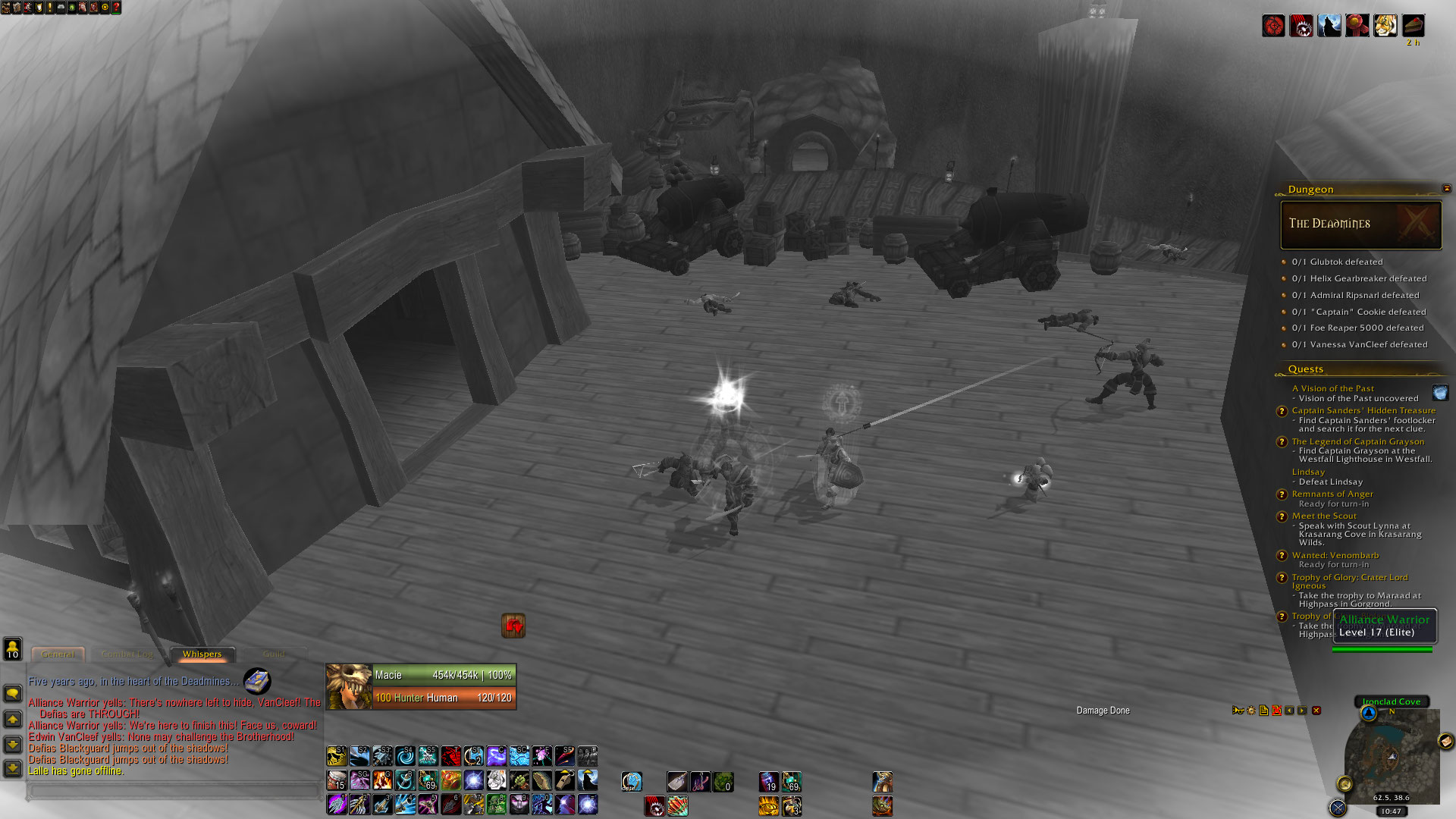The height and width of the screenshot is (819, 1456).
Task: Jump chat to the bottom
Action: coord(13,768)
